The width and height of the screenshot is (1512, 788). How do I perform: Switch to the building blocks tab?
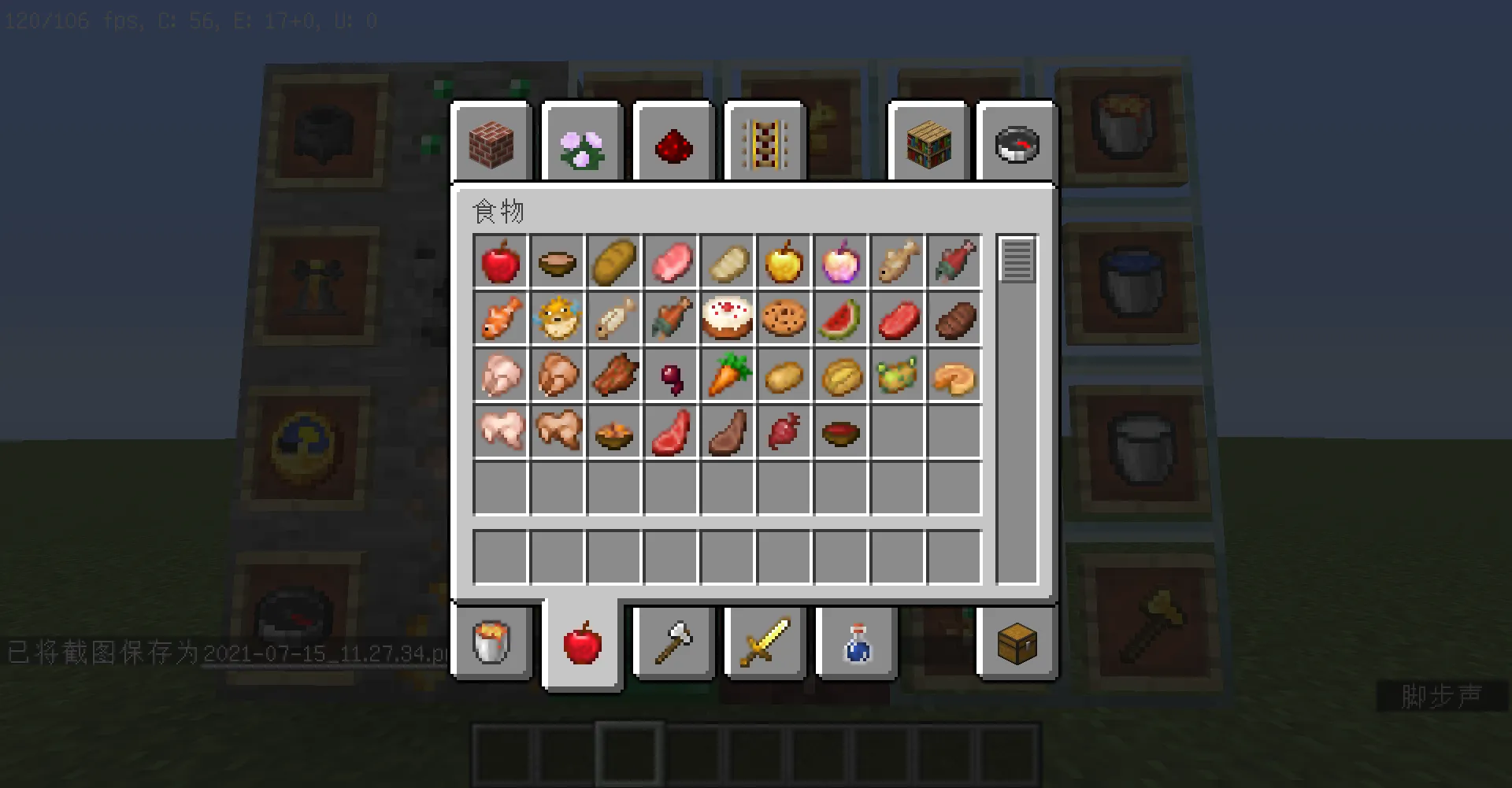click(x=492, y=142)
